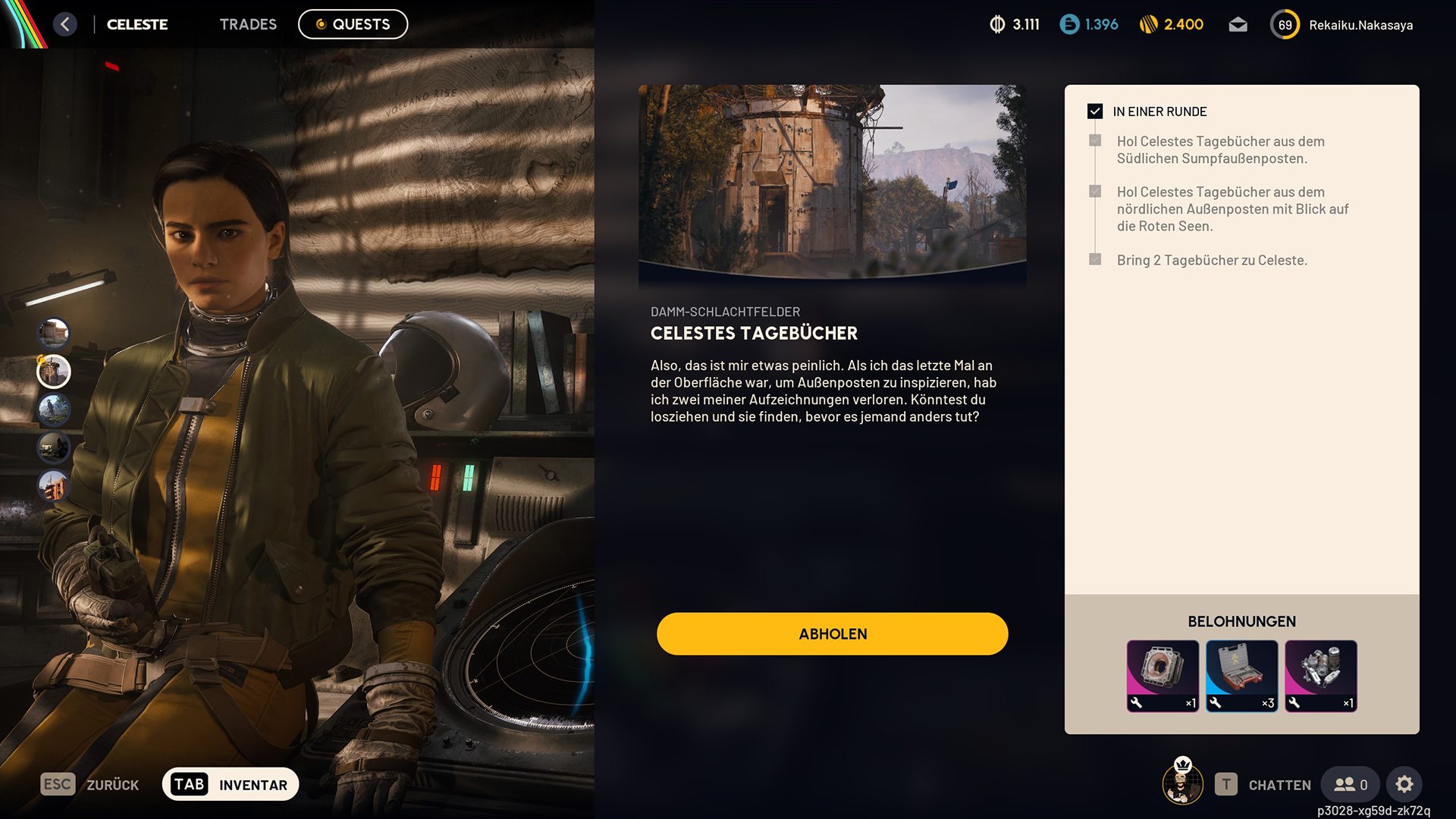Choose the orange building quest thumbnail
Screen dimensions: 1456x819
tap(54, 485)
